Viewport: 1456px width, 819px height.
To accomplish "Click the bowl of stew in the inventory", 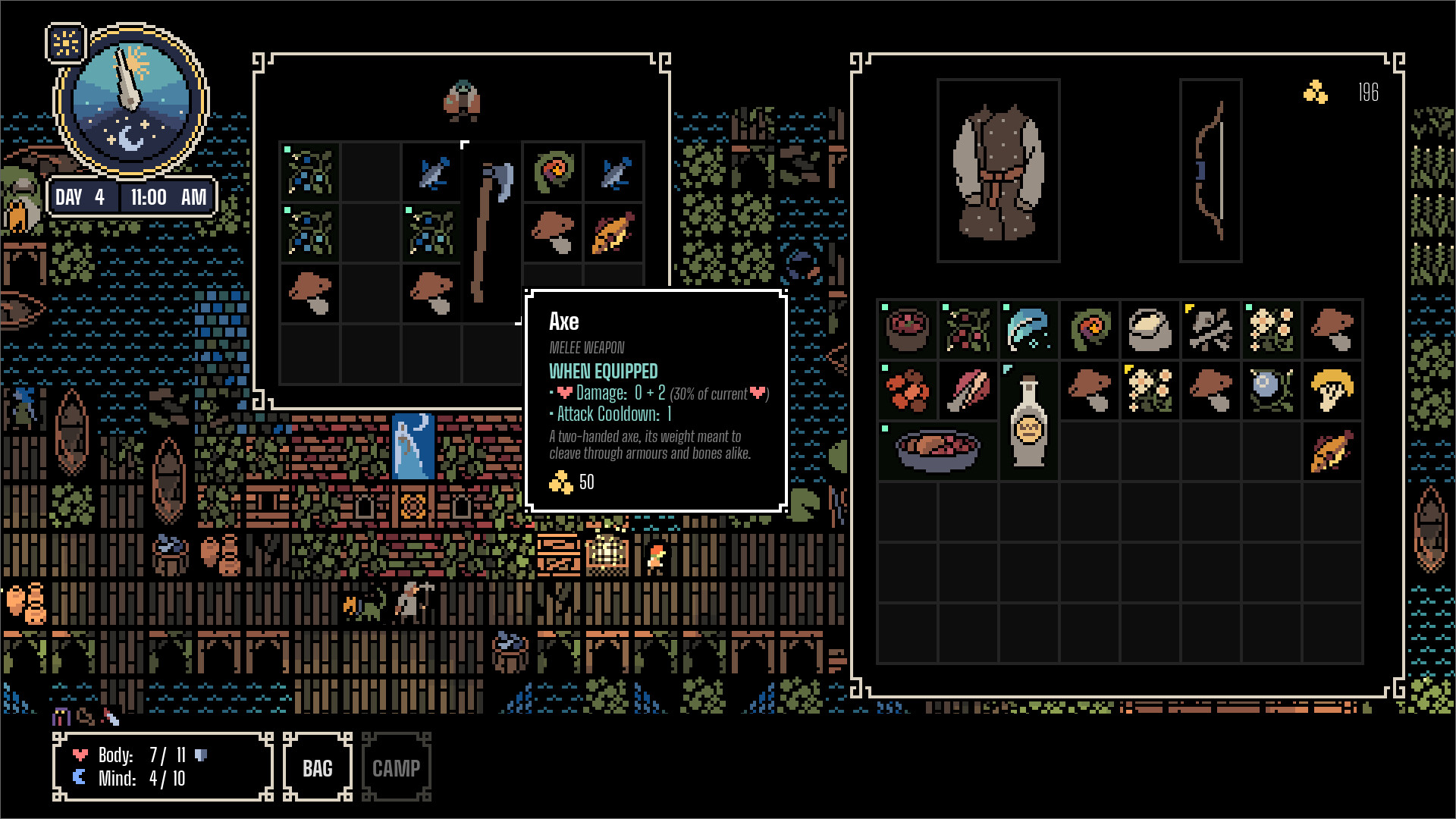I will point(938,451).
